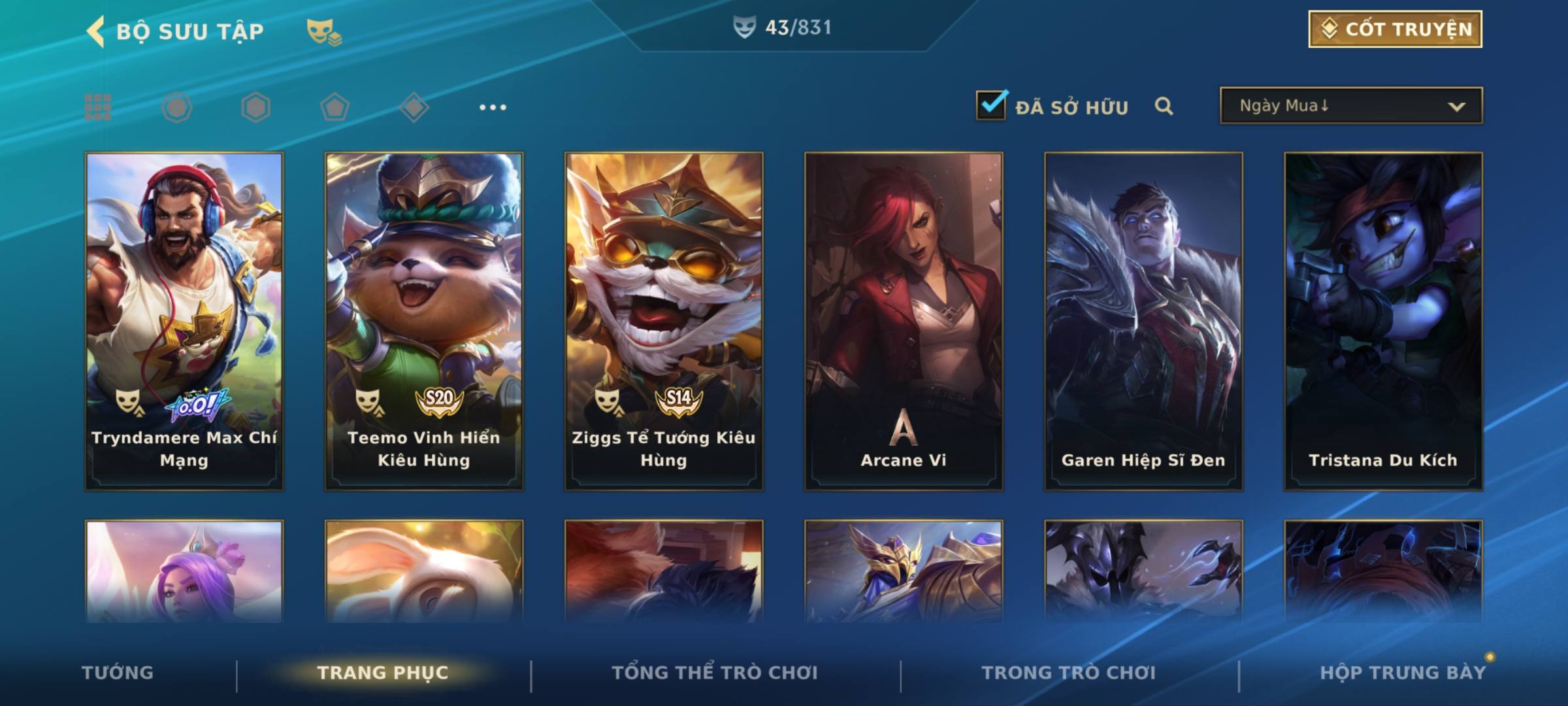
Task: Open the Cốt Truyện button
Action: [1395, 29]
